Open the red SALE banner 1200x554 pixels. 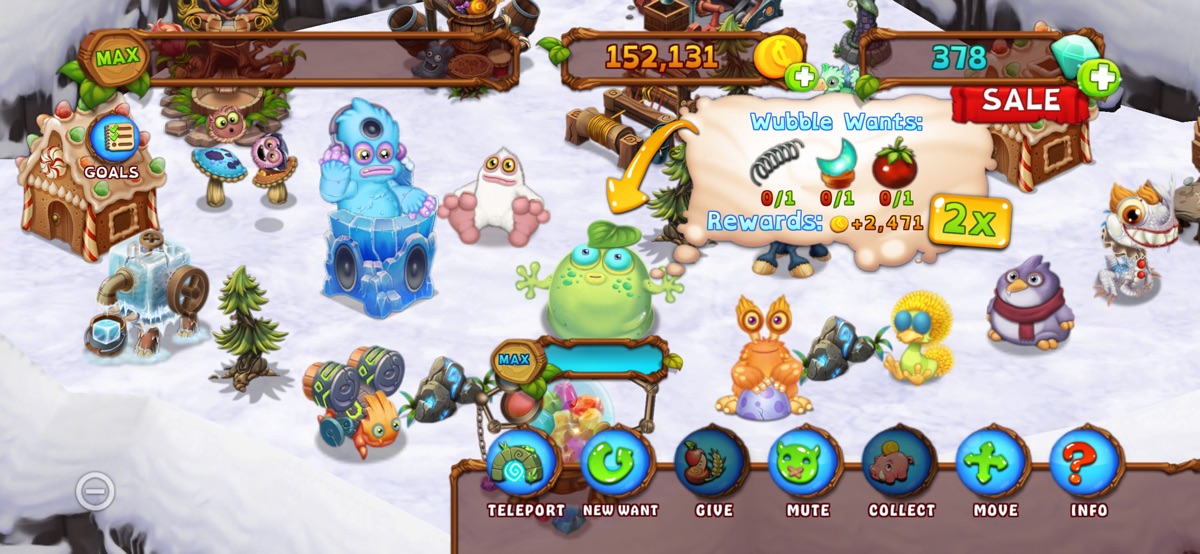coord(1019,101)
